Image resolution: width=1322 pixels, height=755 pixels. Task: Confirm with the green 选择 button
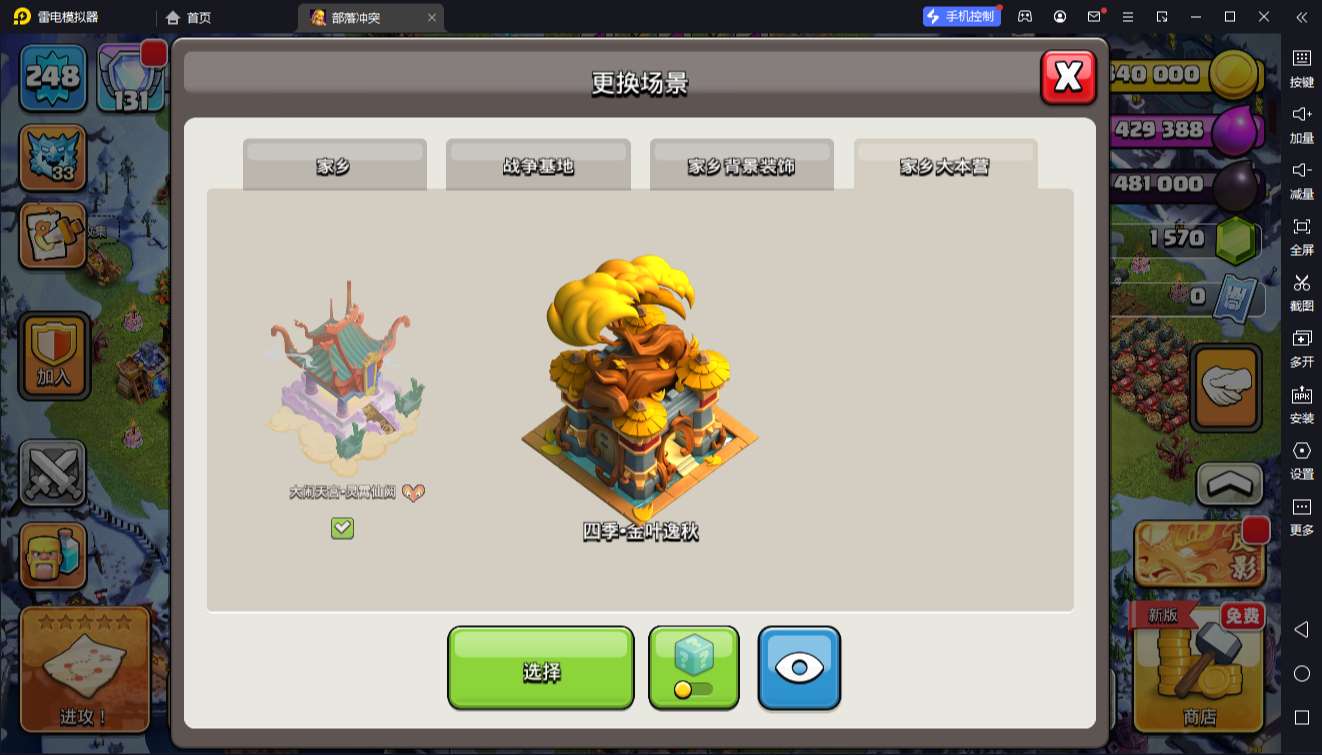point(540,669)
